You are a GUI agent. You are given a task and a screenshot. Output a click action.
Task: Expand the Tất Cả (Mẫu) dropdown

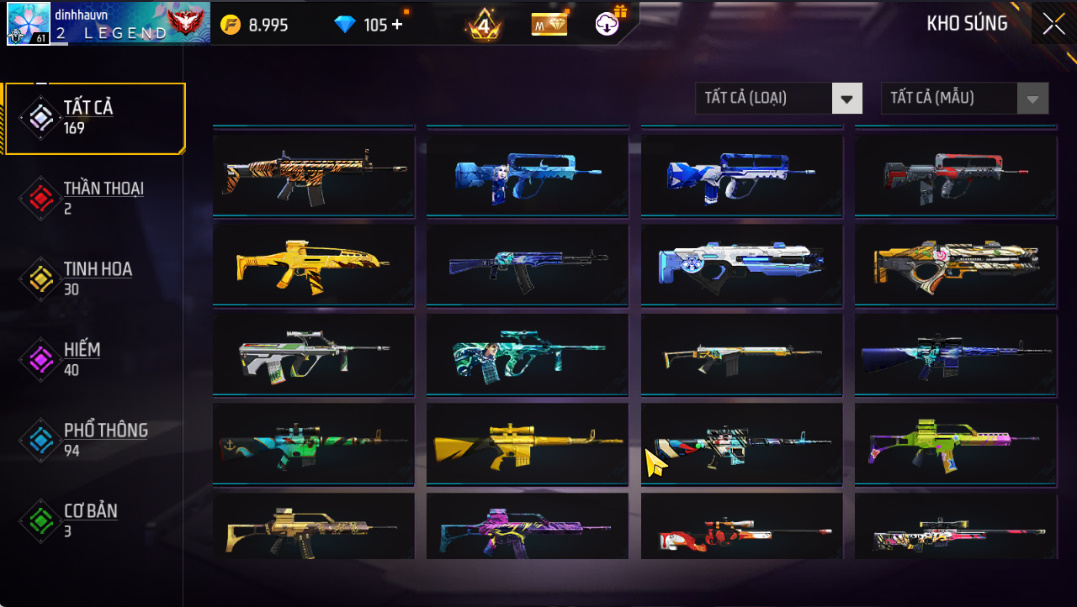(x=964, y=98)
